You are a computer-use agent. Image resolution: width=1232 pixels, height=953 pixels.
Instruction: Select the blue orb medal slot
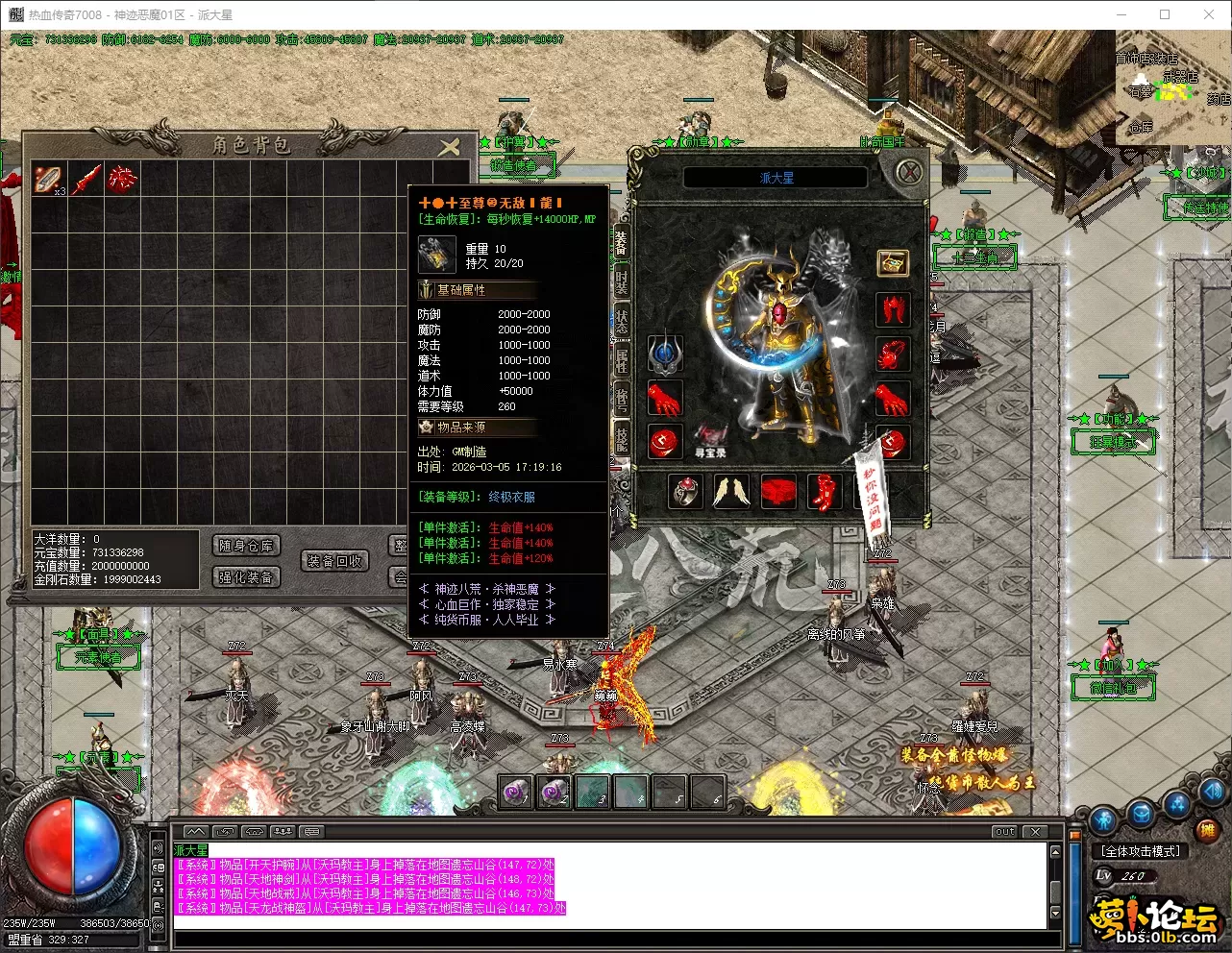point(664,354)
